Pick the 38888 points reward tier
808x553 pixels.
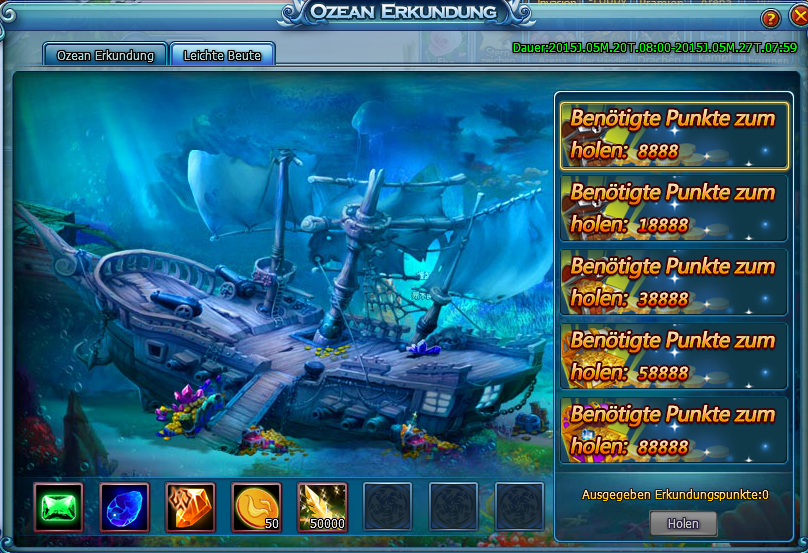pos(672,282)
